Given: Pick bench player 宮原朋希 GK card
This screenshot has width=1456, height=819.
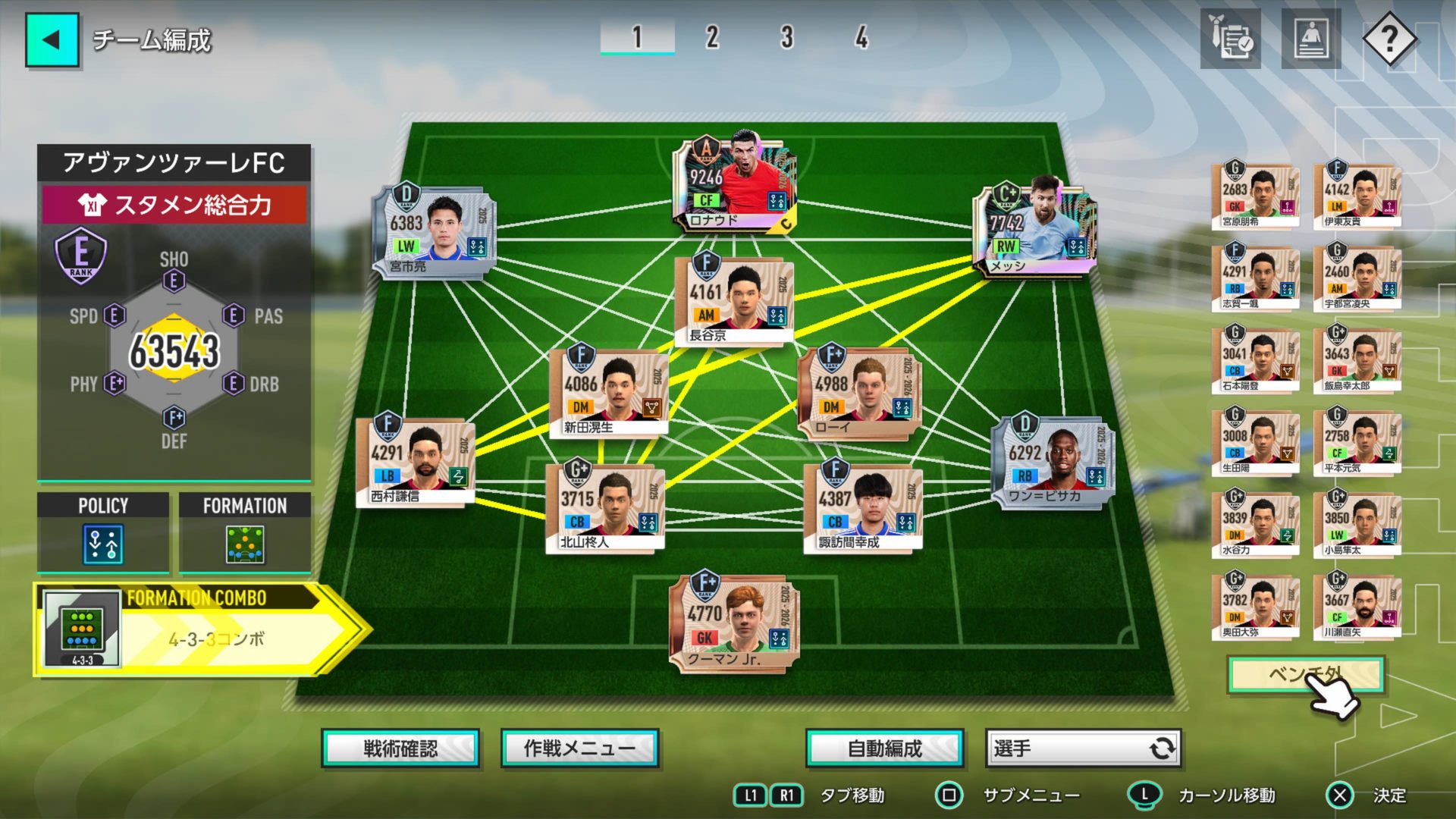Looking at the screenshot, I should (1255, 196).
